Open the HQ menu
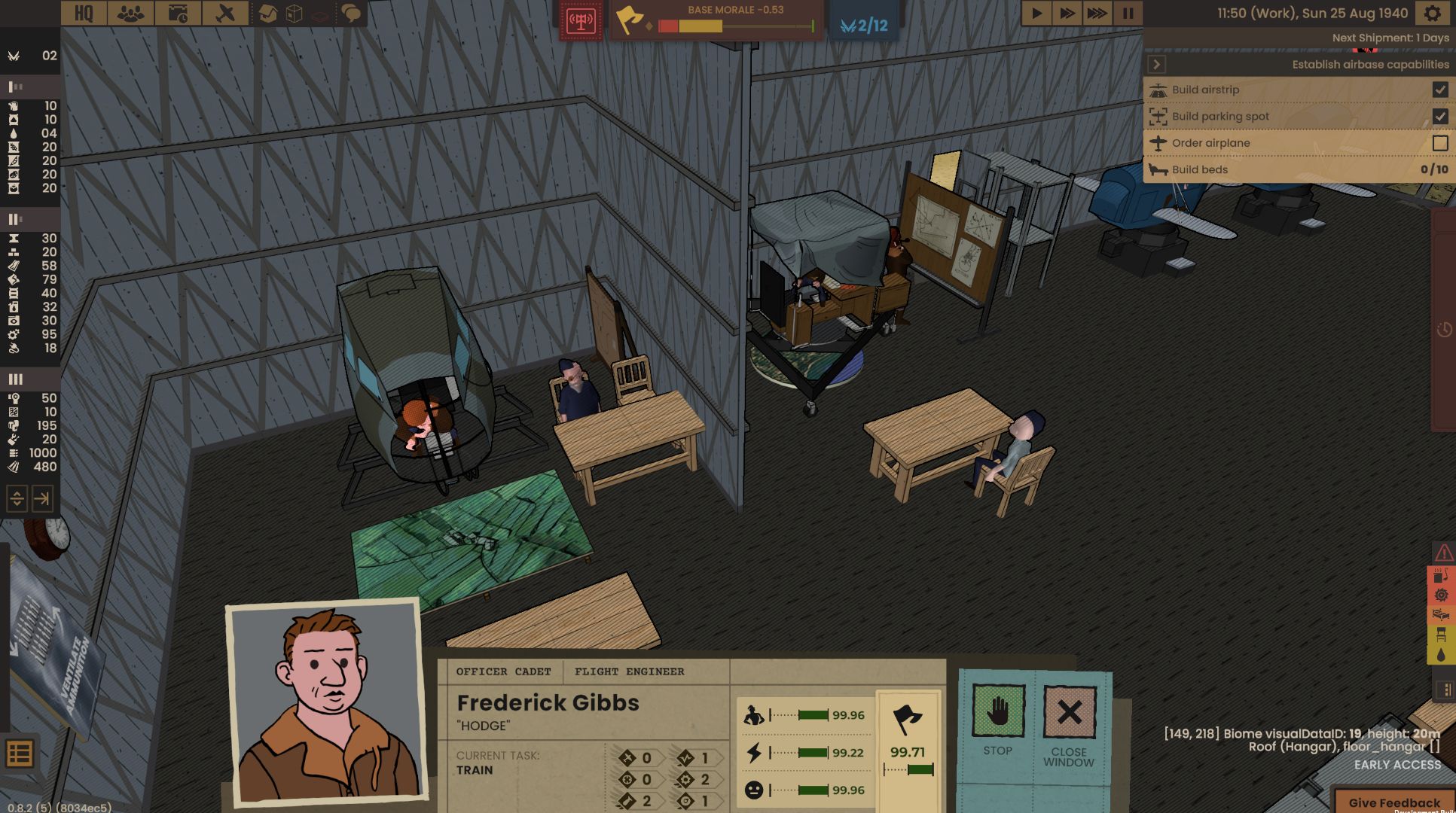The height and width of the screenshot is (813, 1456). 84,13
